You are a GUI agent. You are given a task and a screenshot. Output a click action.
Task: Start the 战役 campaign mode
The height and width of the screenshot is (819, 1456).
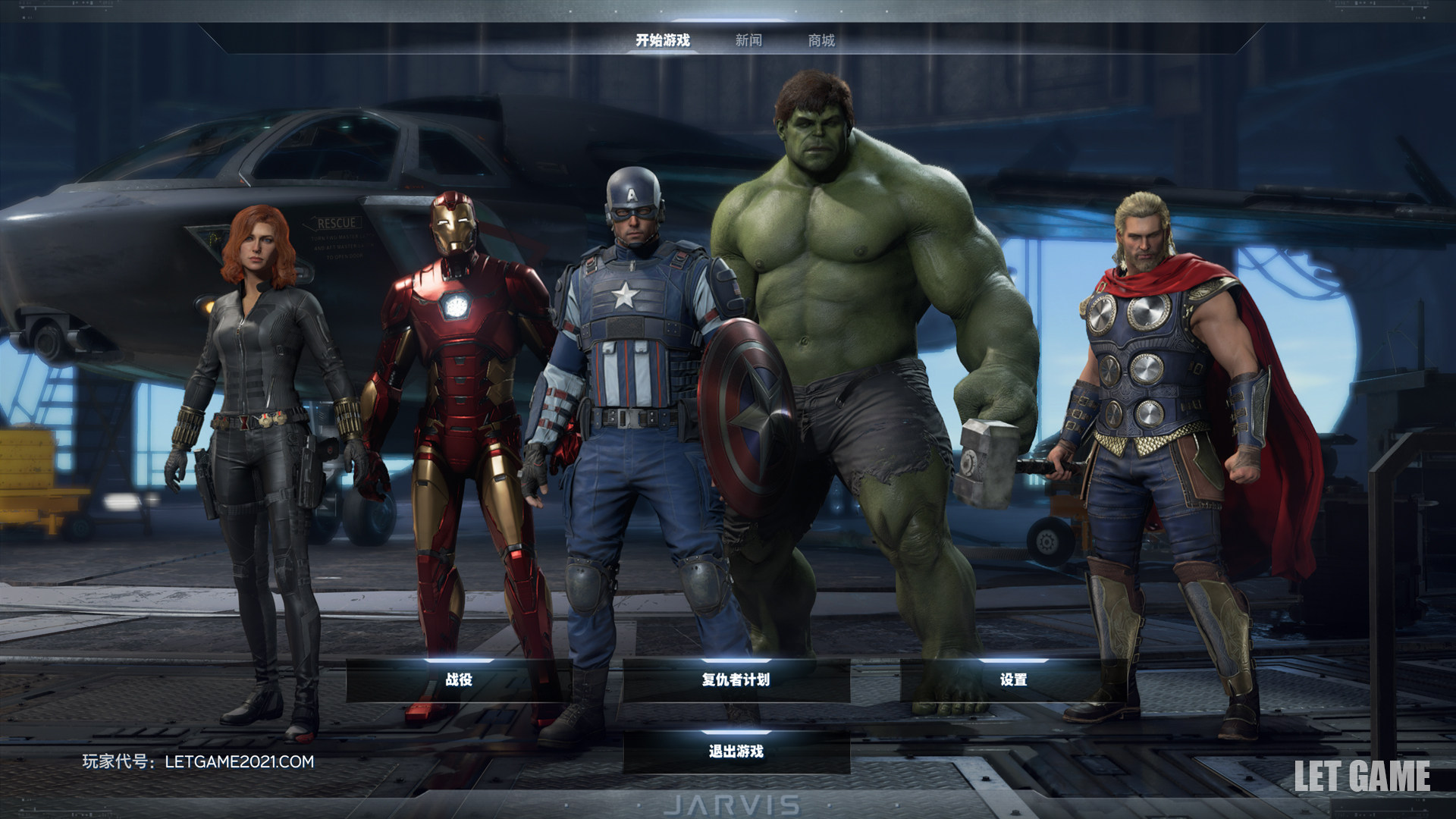pos(459,679)
